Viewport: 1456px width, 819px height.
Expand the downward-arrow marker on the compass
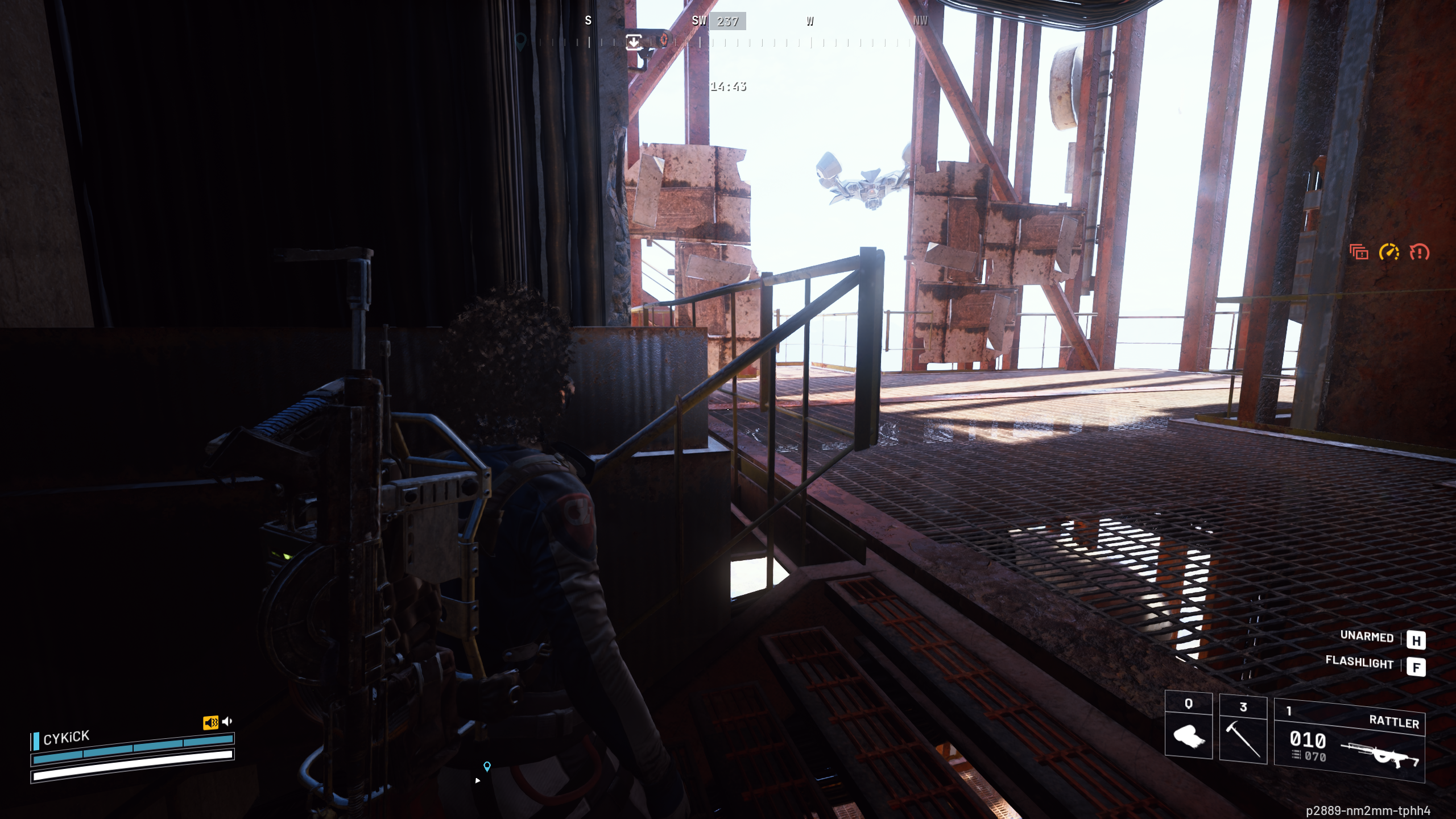point(634,42)
